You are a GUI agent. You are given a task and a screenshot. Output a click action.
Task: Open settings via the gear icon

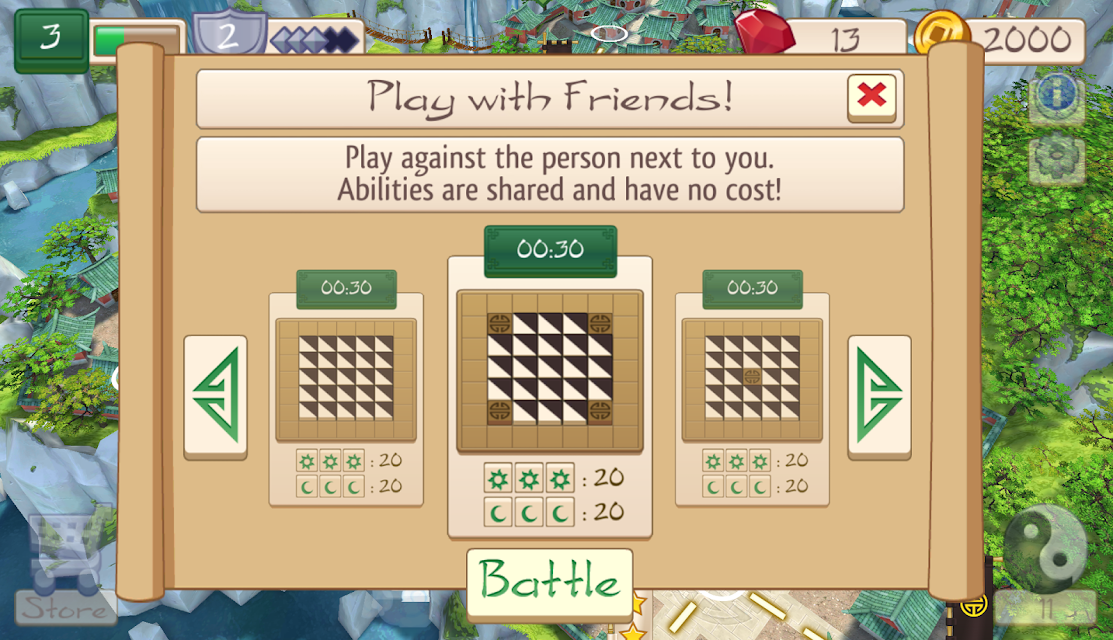1055,156
